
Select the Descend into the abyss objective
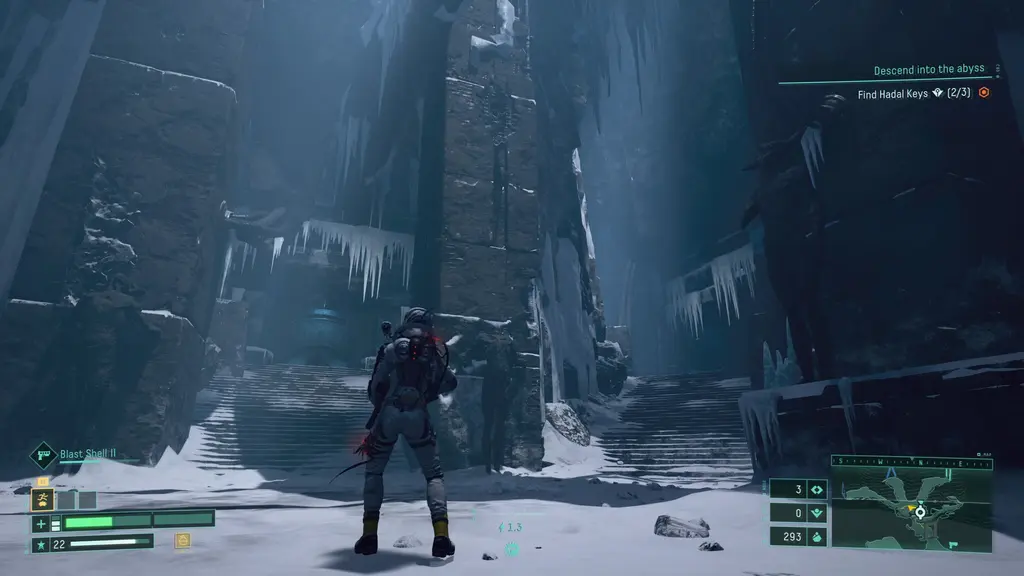[x=928, y=70]
